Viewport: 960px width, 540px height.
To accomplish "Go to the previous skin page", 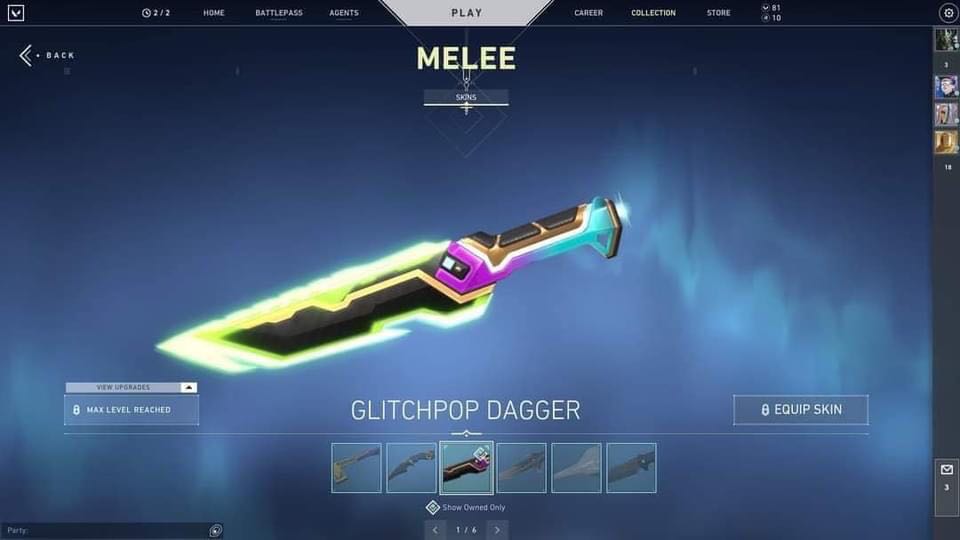I will point(434,529).
